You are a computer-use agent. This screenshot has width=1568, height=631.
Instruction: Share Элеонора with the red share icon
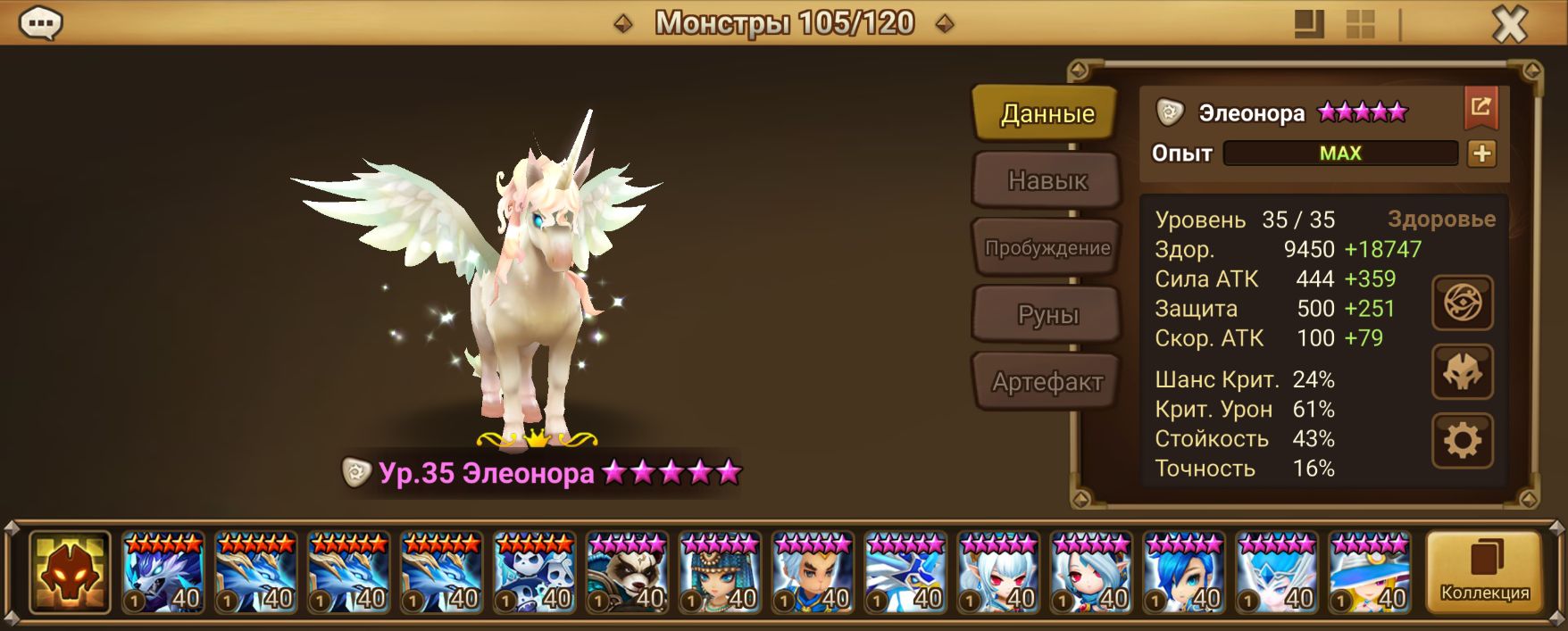click(x=1480, y=108)
